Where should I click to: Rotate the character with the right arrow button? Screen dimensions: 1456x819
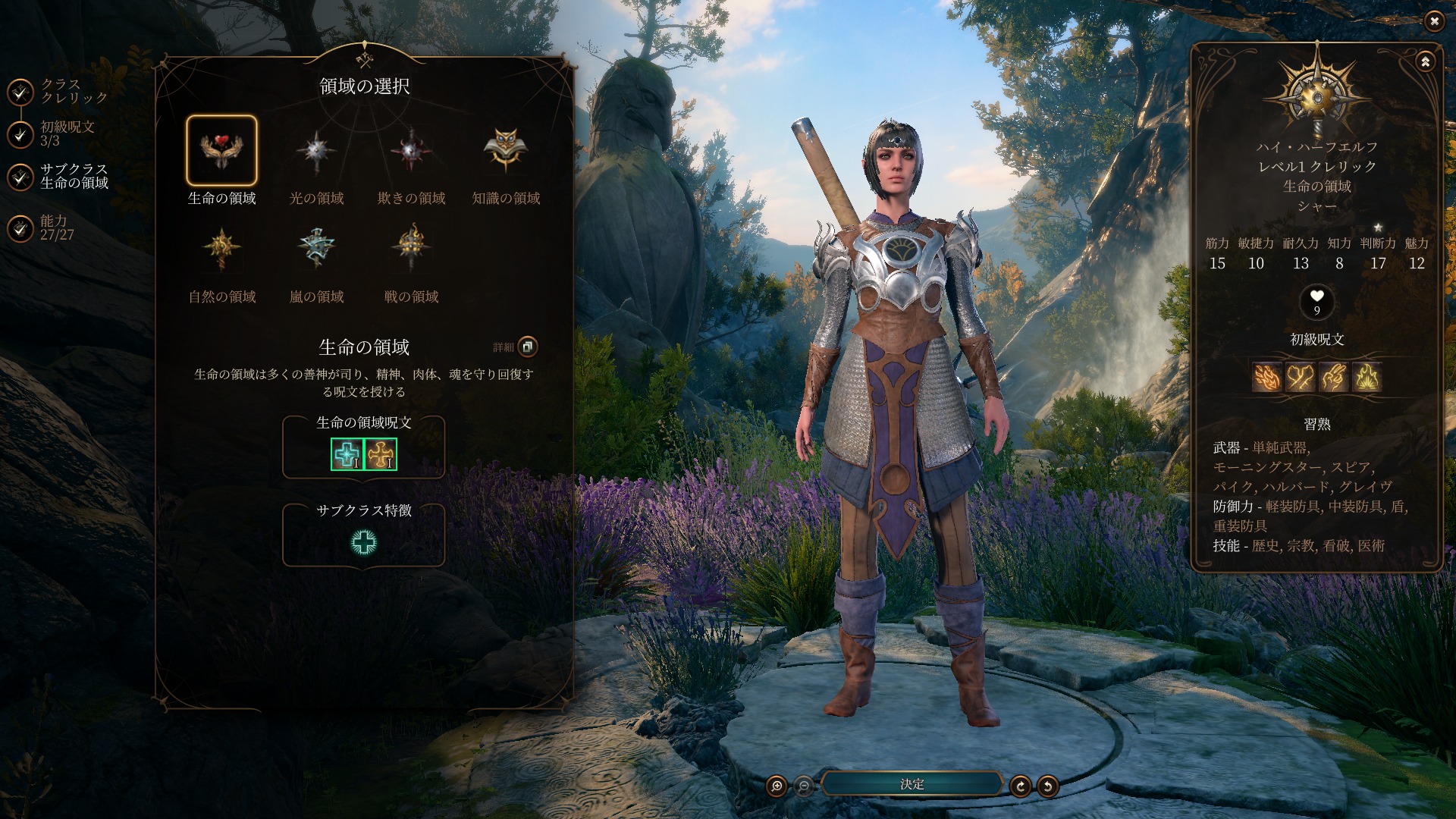(x=1020, y=786)
